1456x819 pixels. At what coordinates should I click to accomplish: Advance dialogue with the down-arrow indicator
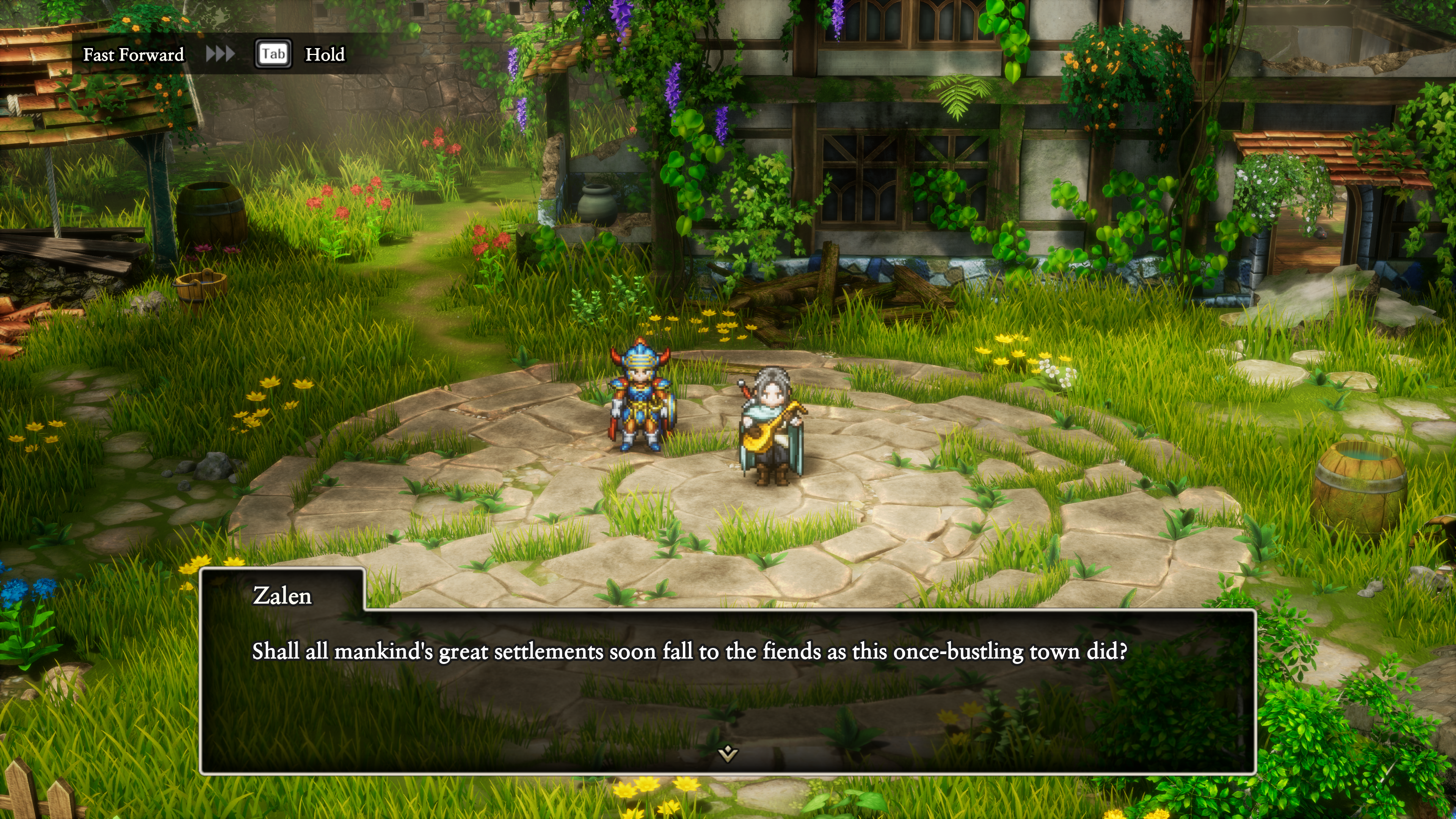pyautogui.click(x=728, y=752)
